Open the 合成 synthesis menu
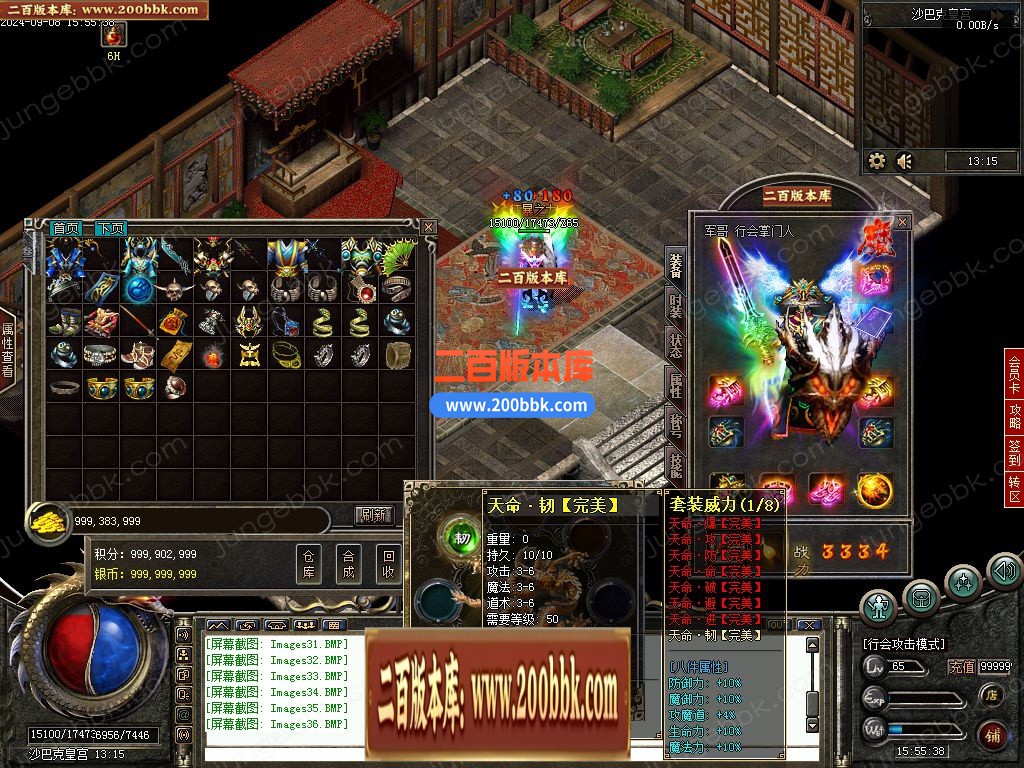Image resolution: width=1024 pixels, height=768 pixels. (348, 564)
